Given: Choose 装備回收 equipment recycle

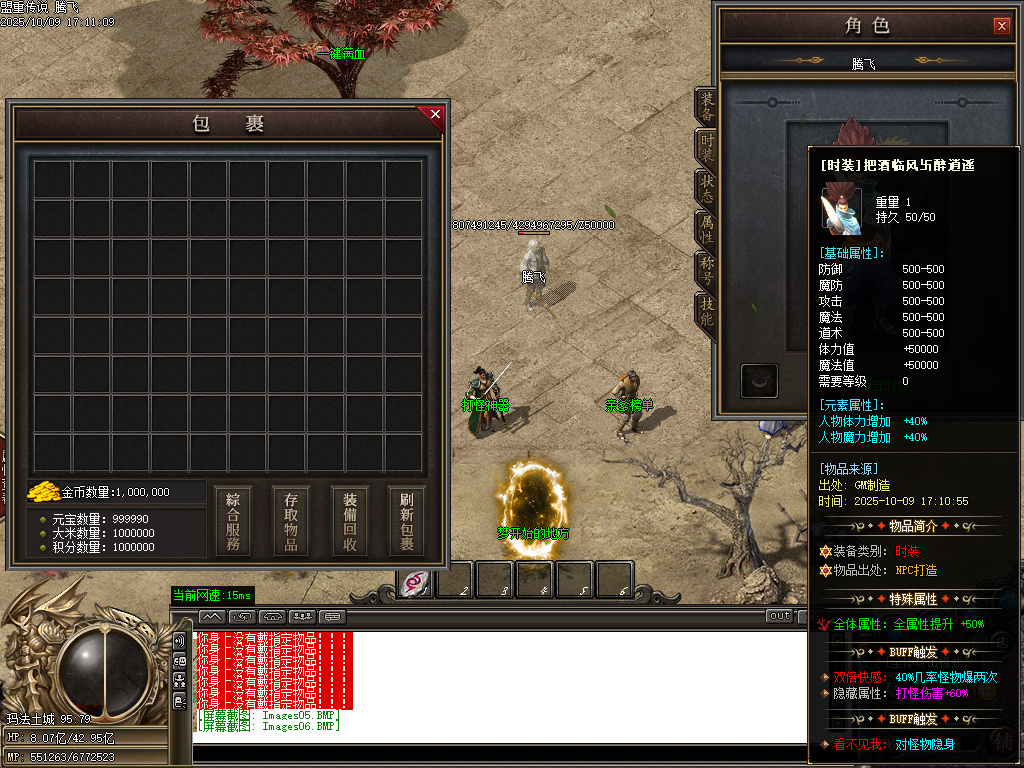Looking at the screenshot, I should point(350,521).
